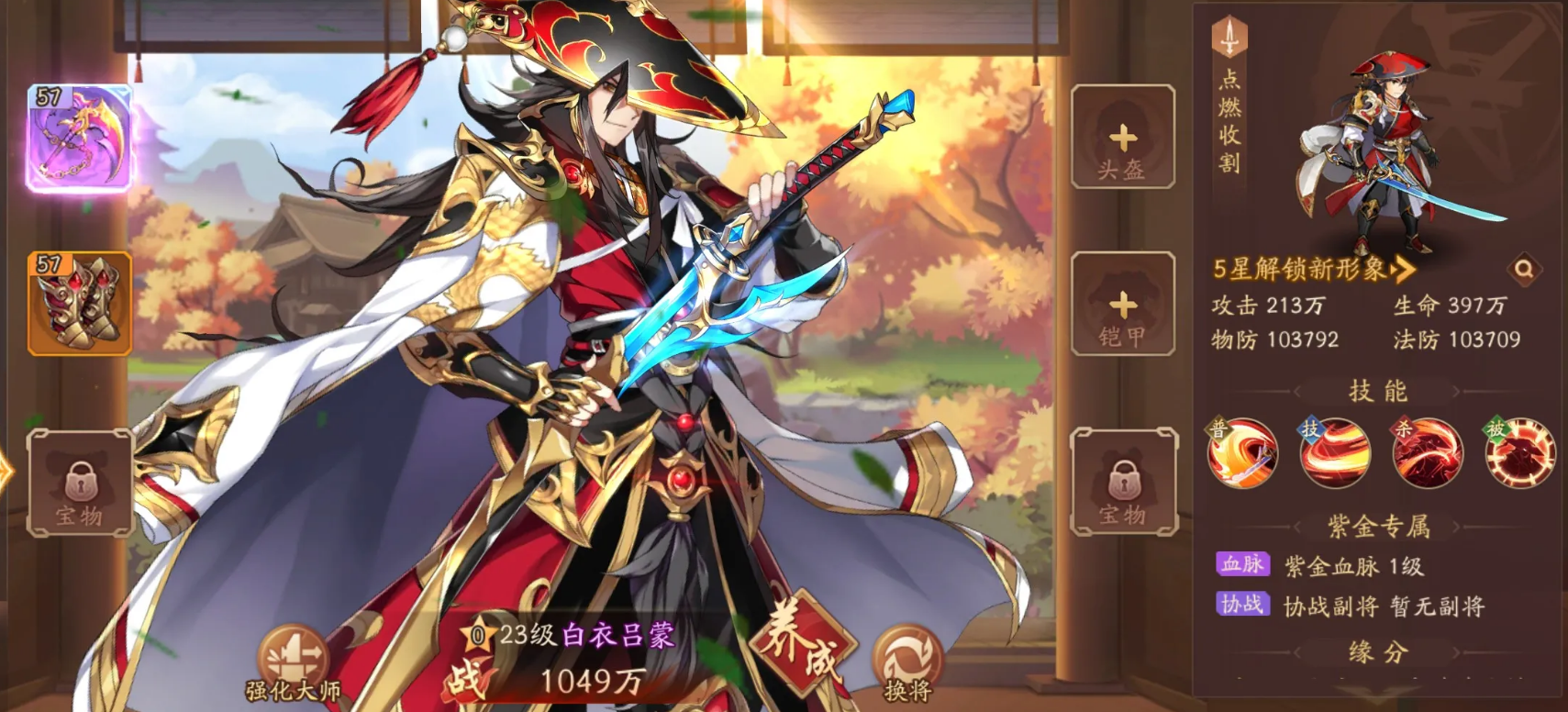Open the 协战 assist sub-general entry

pyautogui.click(x=1349, y=606)
